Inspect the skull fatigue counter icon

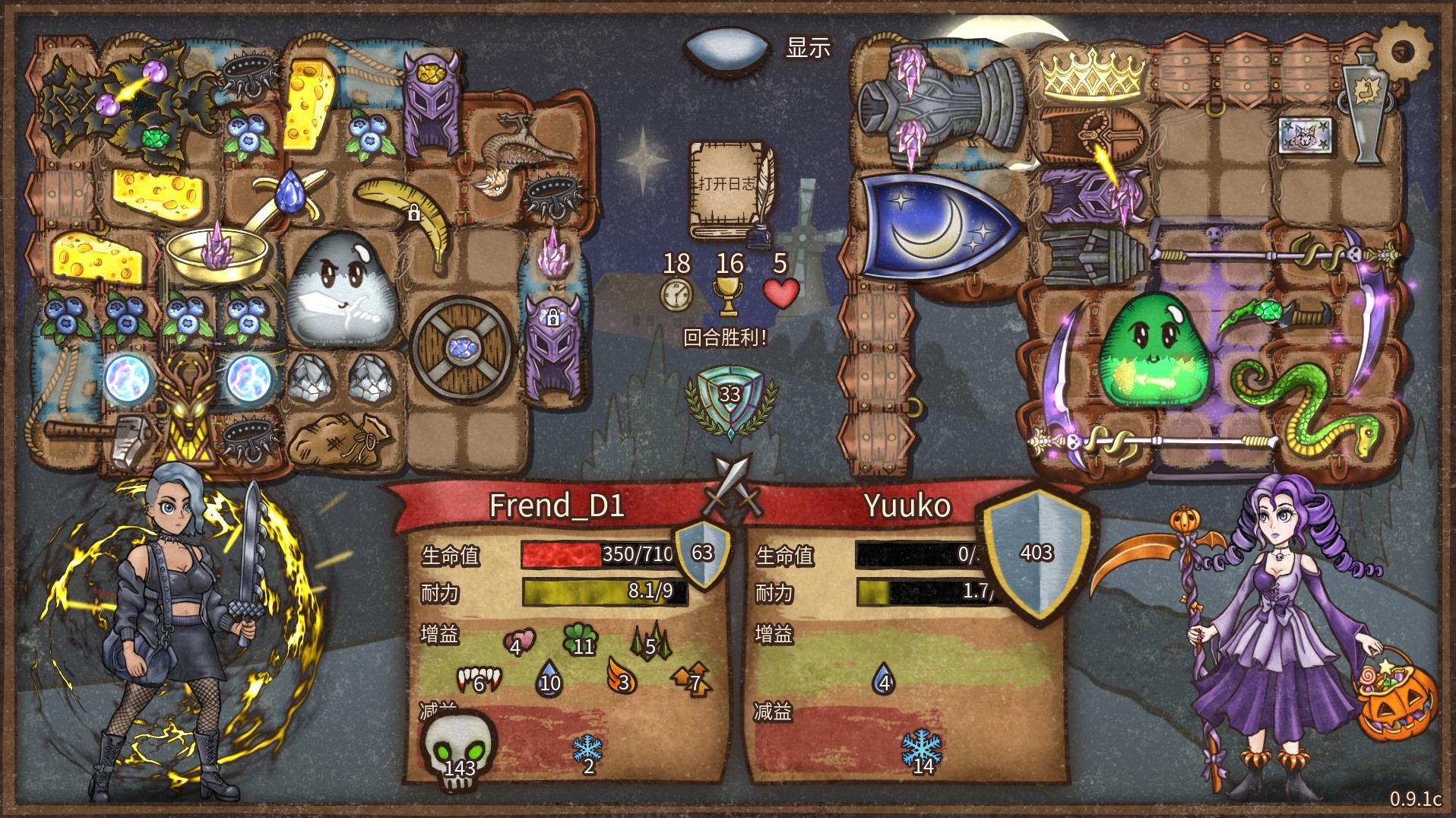[458, 749]
